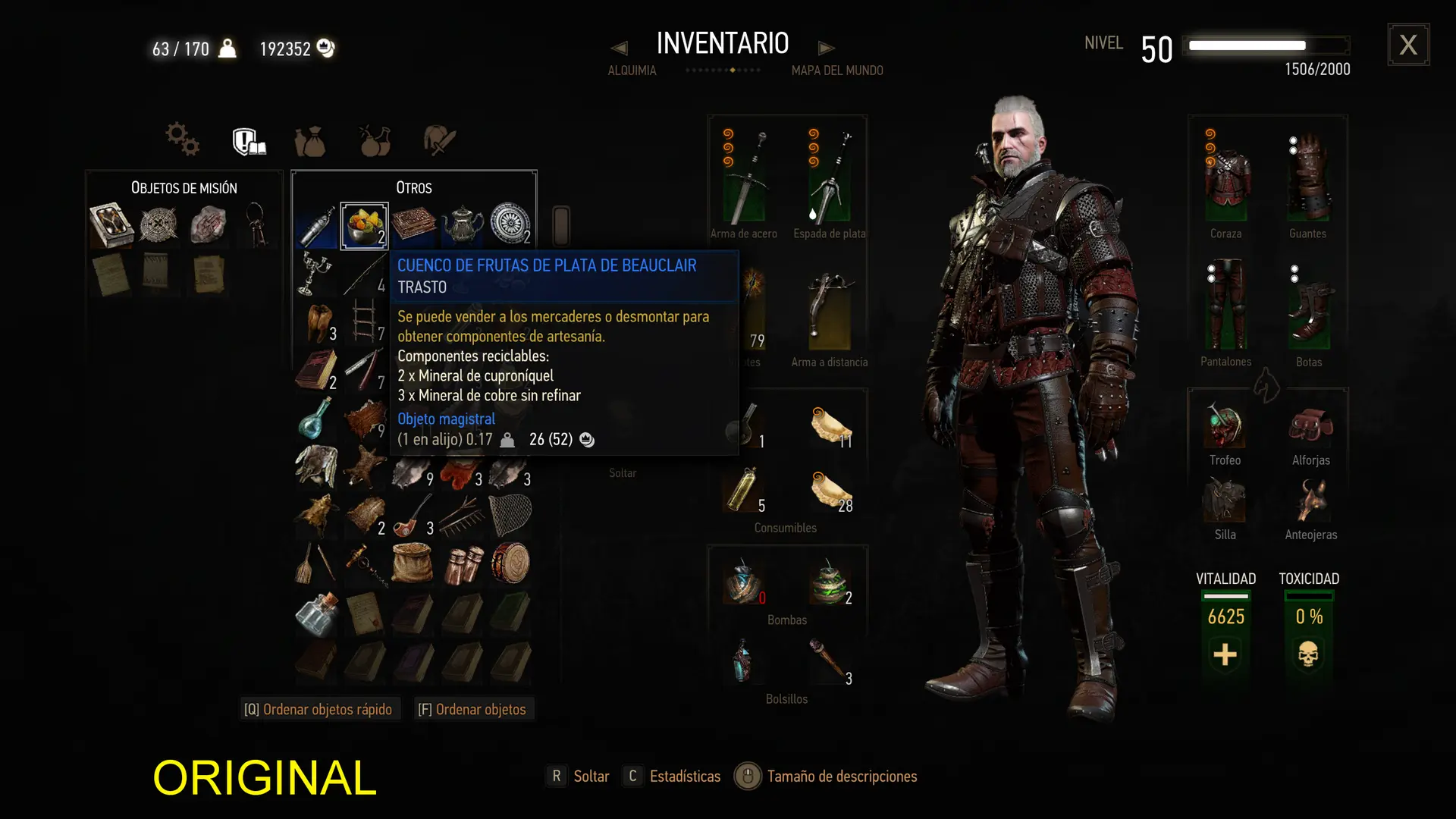
Task: Open the crafting components gear tab
Action: 183,140
